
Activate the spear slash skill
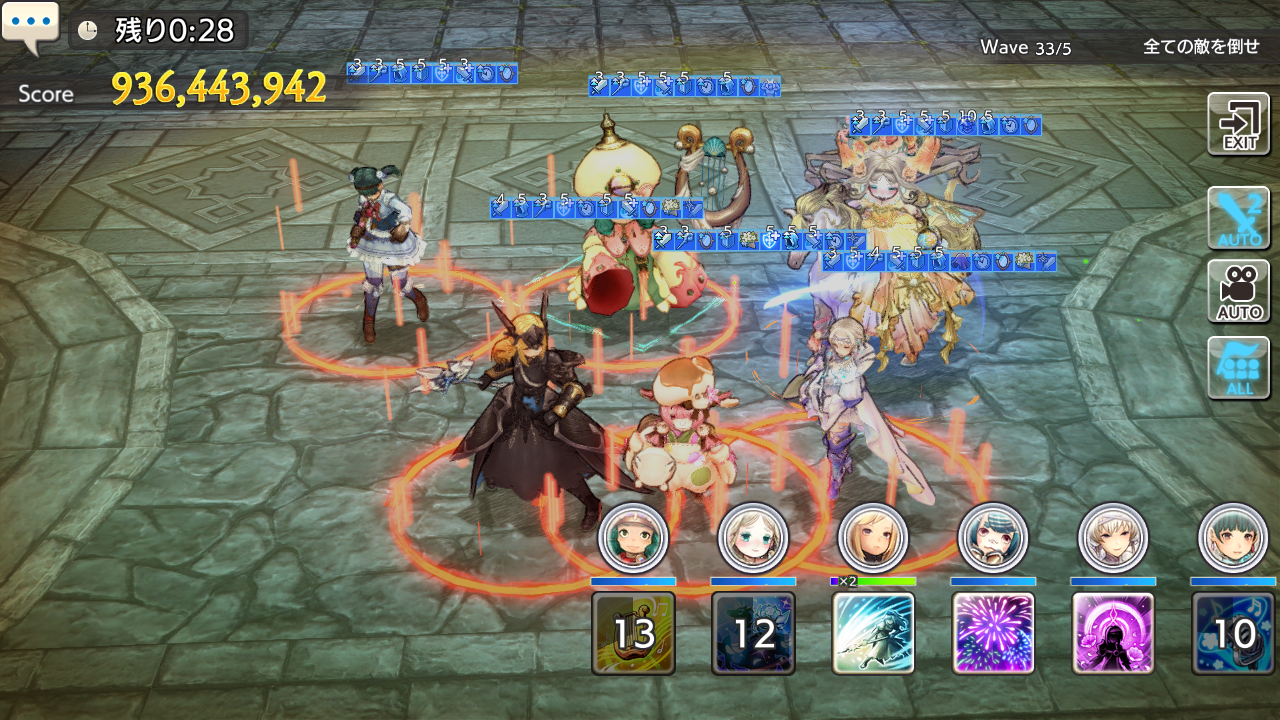(873, 633)
